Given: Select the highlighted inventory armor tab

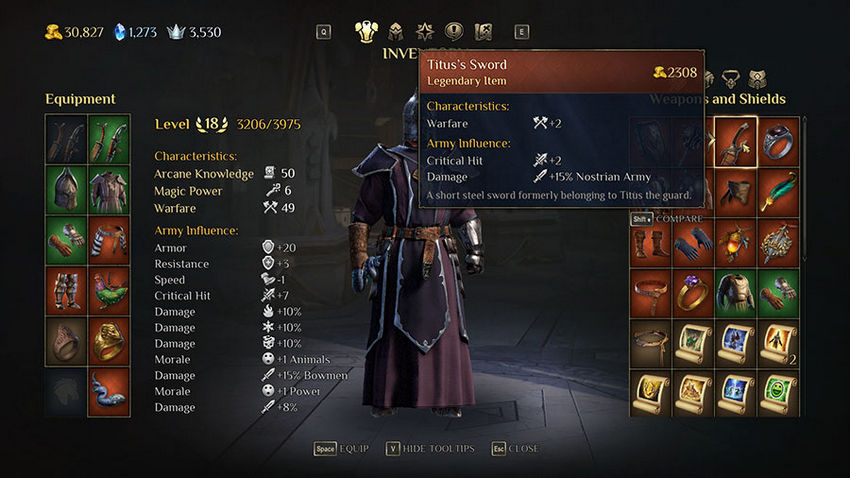Looking at the screenshot, I should click(x=366, y=31).
